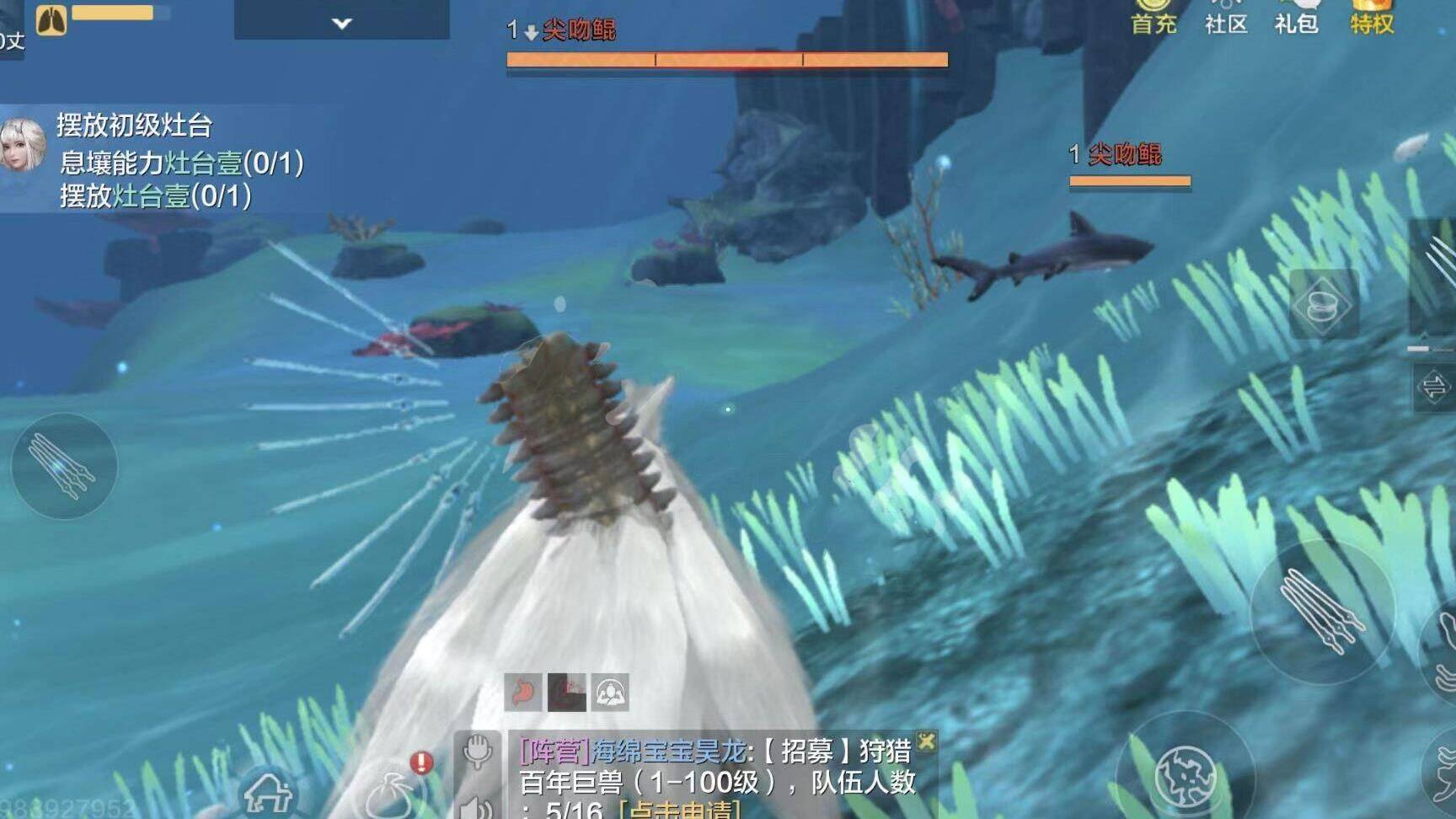Close the chat message box
The width and height of the screenshot is (1456, 819).
pos(926,742)
